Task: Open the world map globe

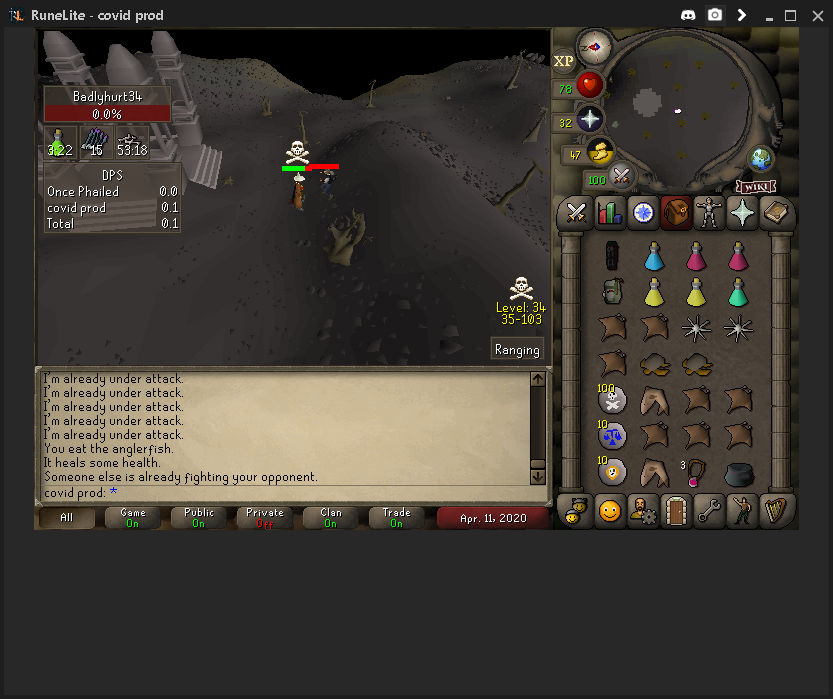Action: coord(762,159)
